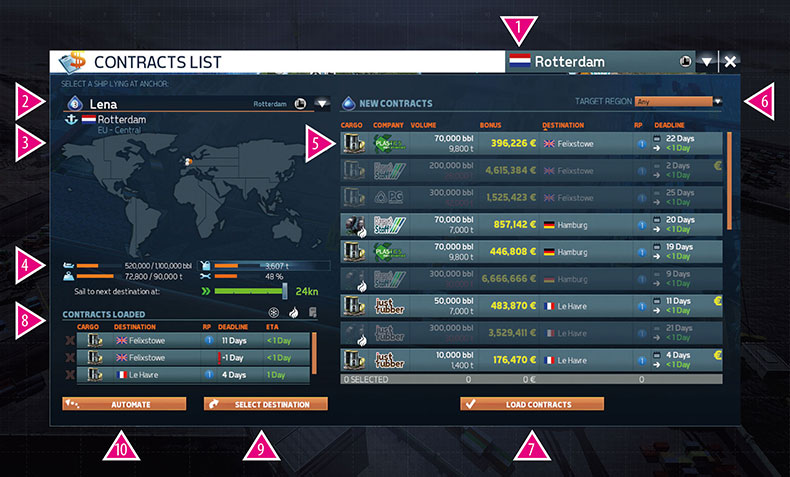790x477 pixels.
Task: Click the sailing speed slider handle
Action: 285,291
